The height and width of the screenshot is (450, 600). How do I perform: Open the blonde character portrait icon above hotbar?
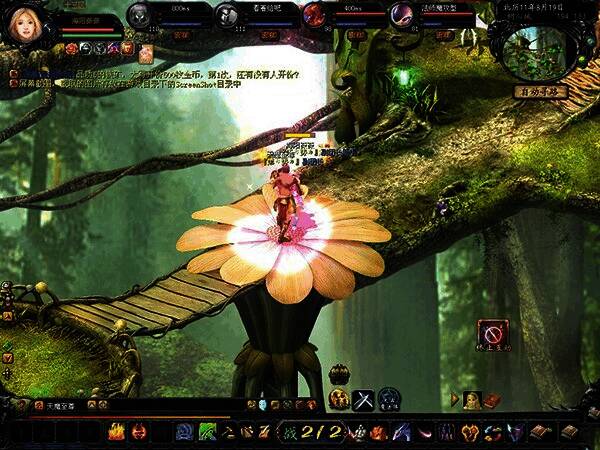474,399
